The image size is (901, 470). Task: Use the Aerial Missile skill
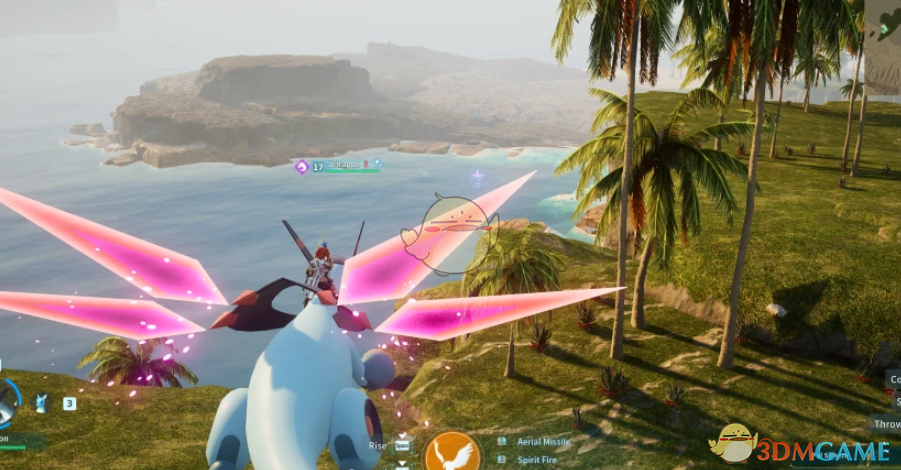click(x=542, y=441)
